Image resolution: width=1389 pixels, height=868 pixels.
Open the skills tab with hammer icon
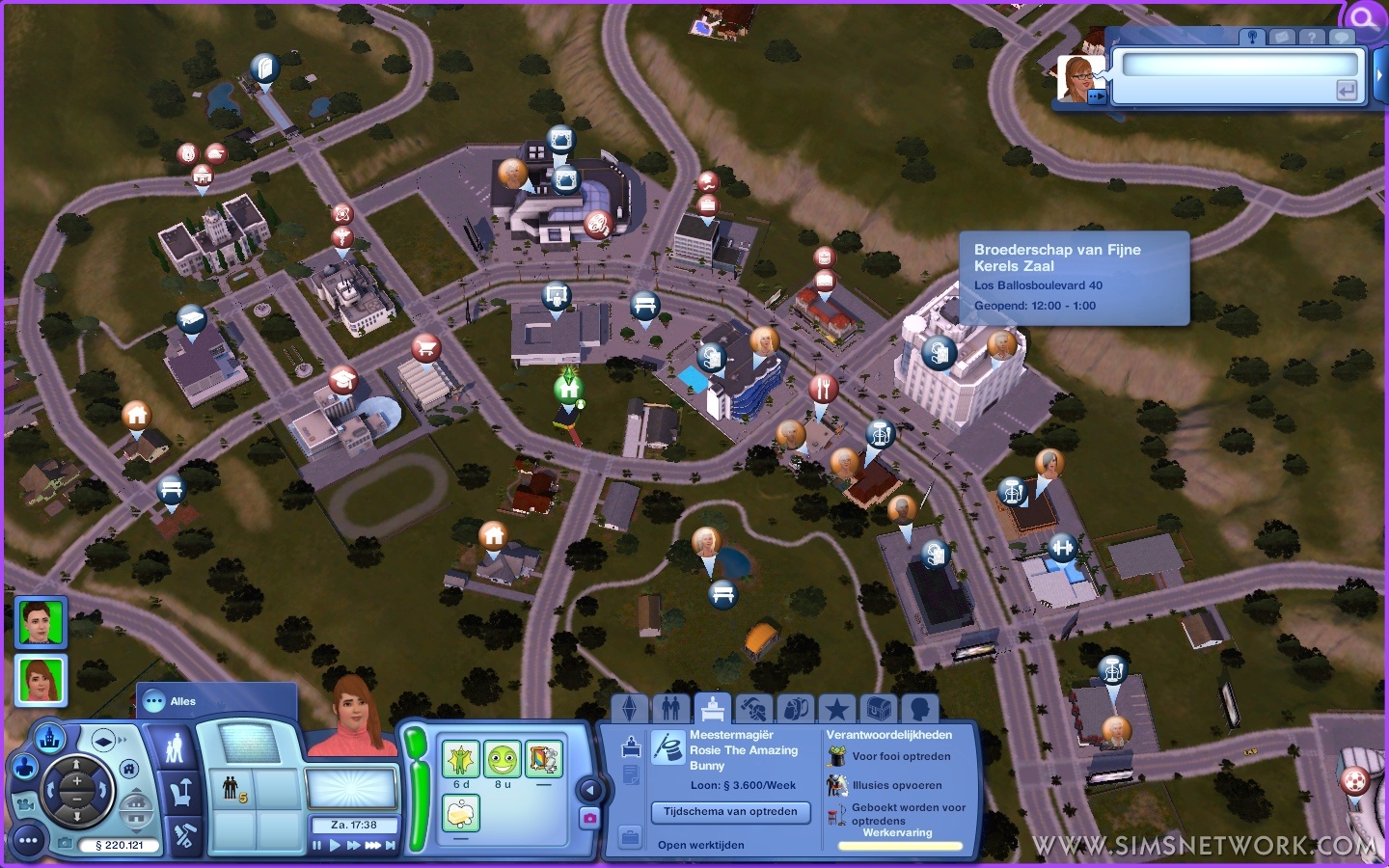[753, 710]
